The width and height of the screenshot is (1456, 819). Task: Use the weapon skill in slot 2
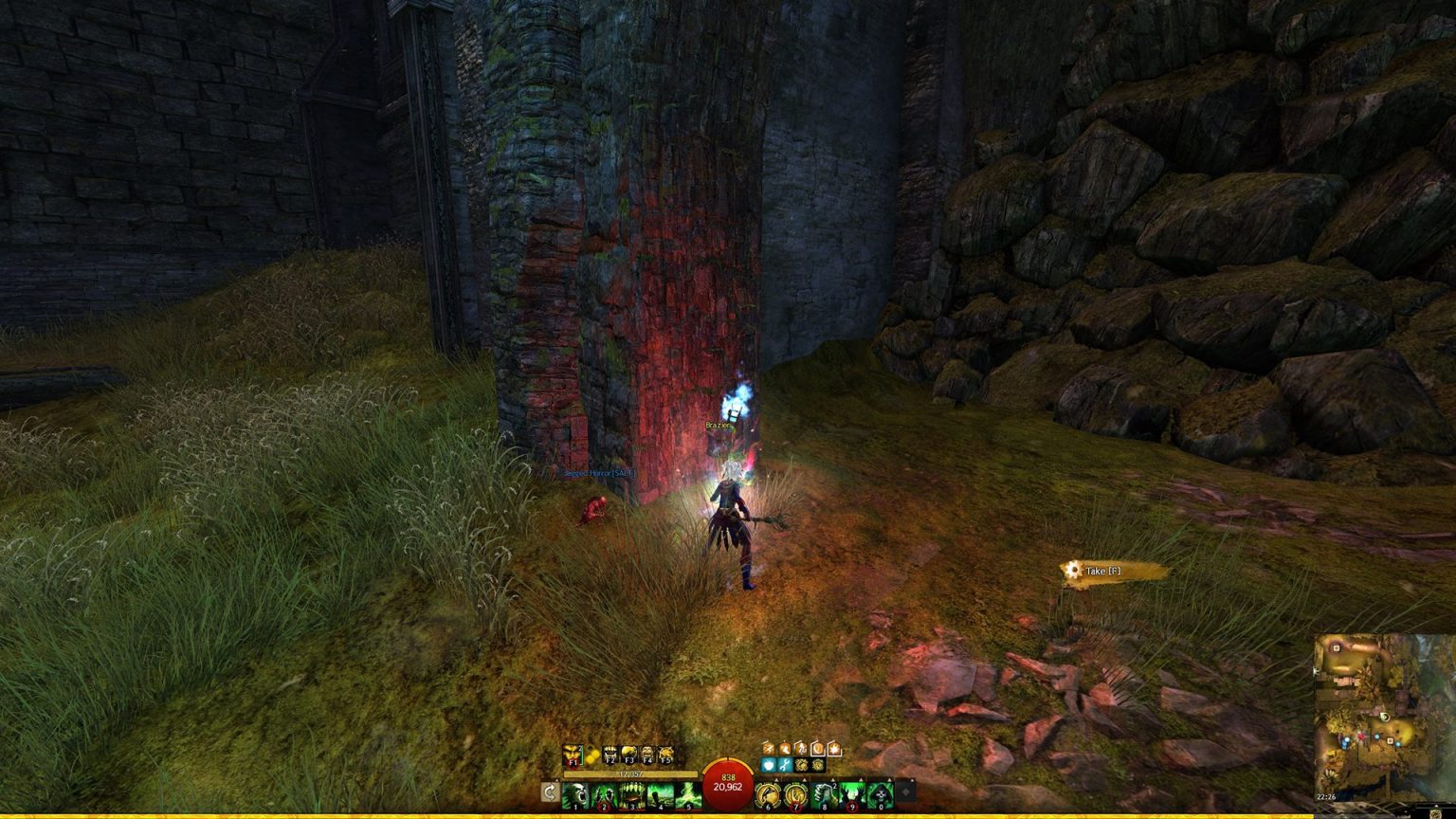pyautogui.click(x=604, y=795)
